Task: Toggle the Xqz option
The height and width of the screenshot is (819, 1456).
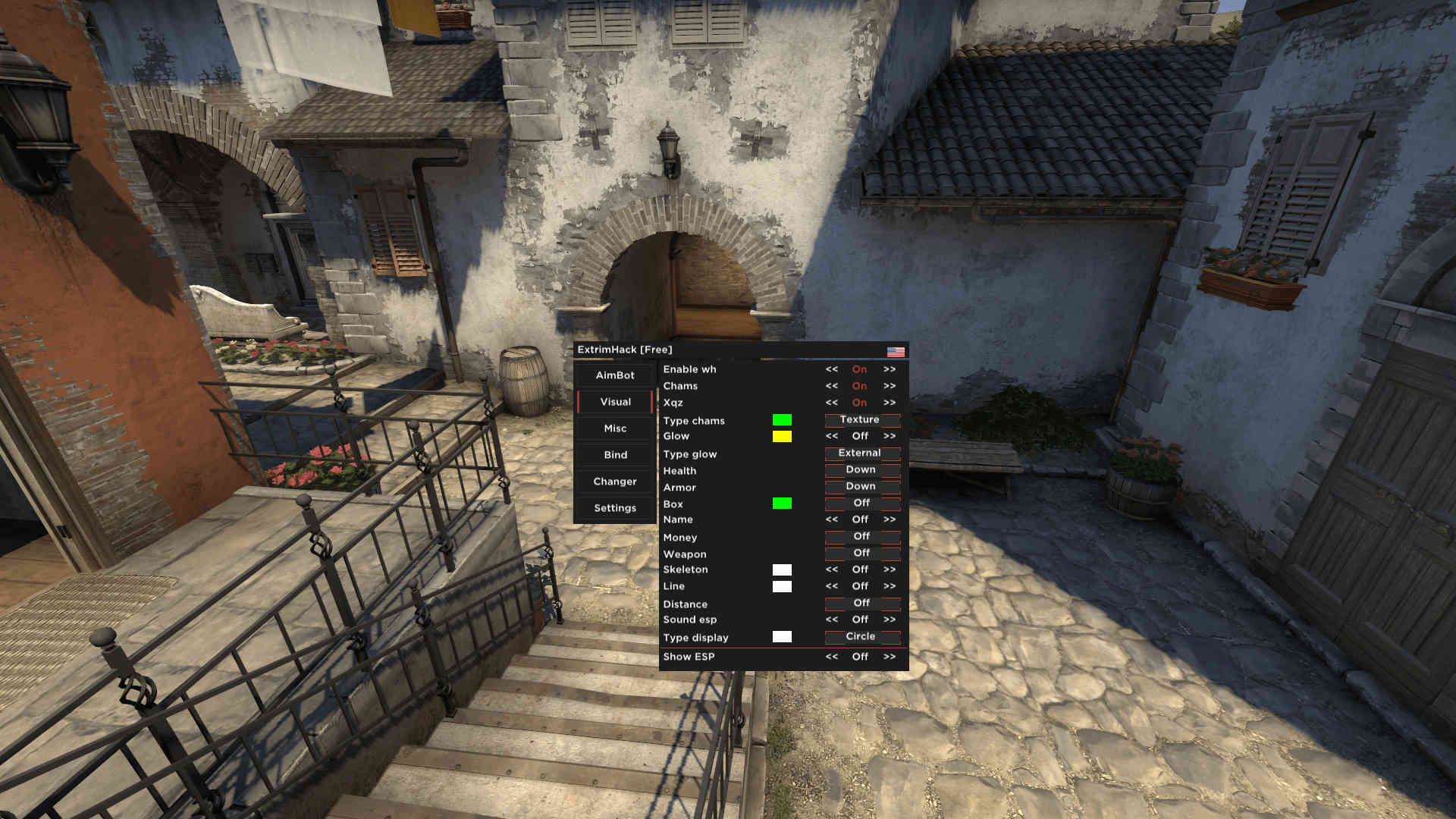Action: [859, 403]
